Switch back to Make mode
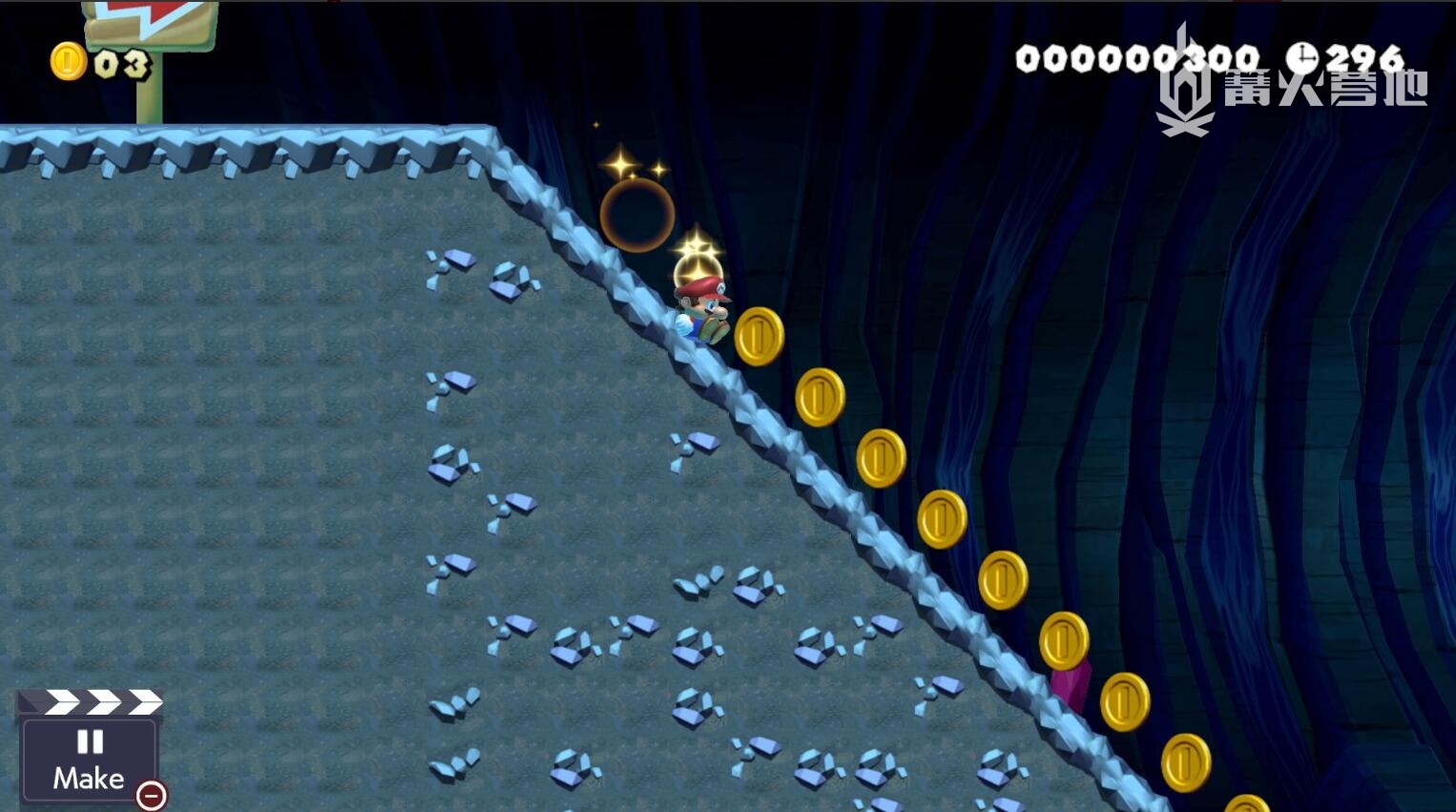The image size is (1456, 812). (89, 760)
